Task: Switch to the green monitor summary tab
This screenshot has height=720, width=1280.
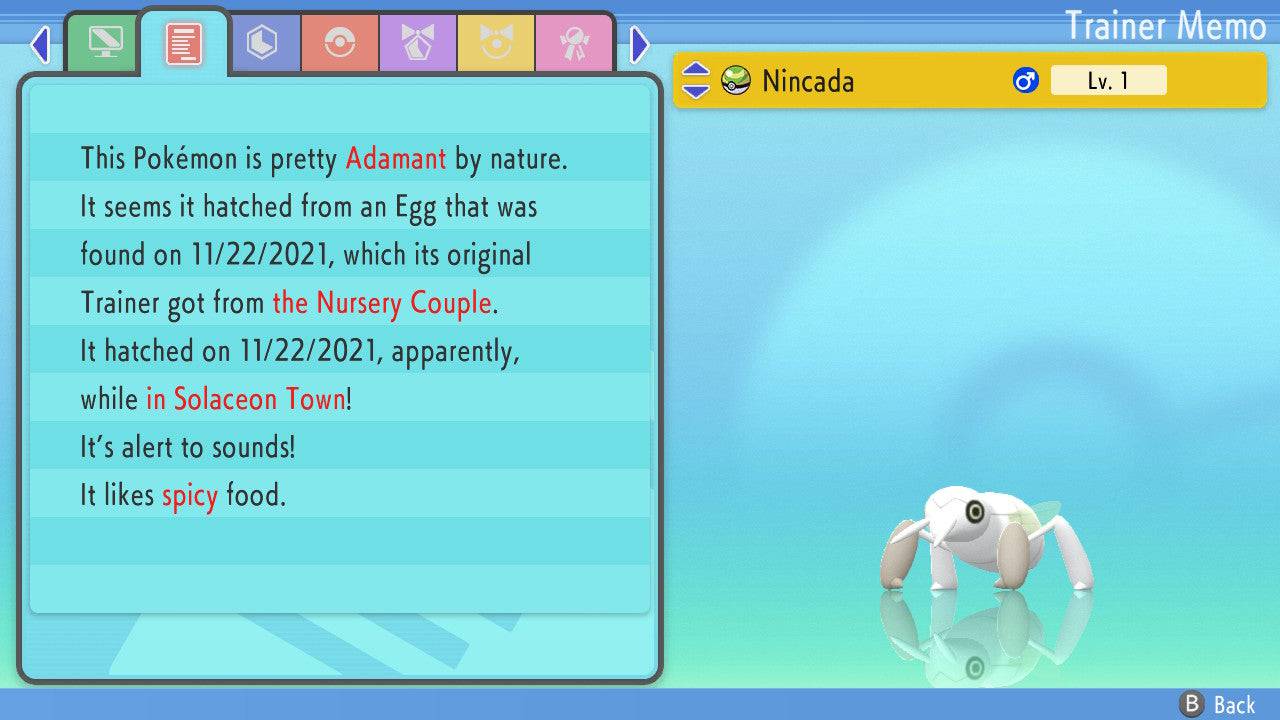Action: pyautogui.click(x=104, y=43)
